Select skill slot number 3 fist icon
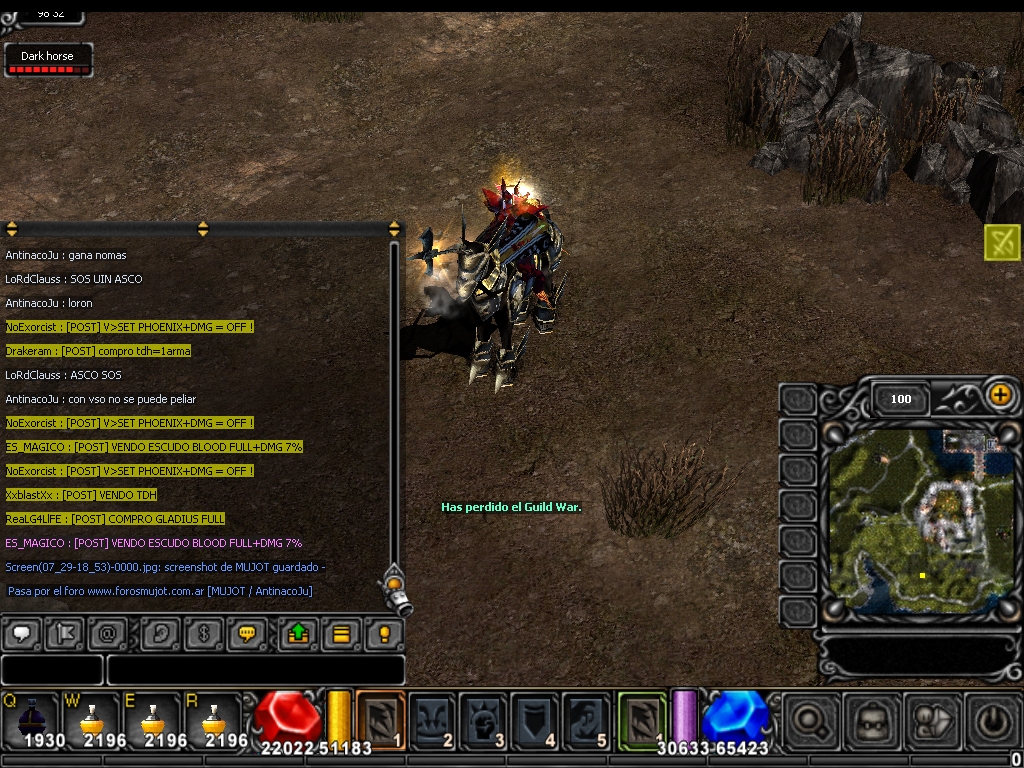 483,720
